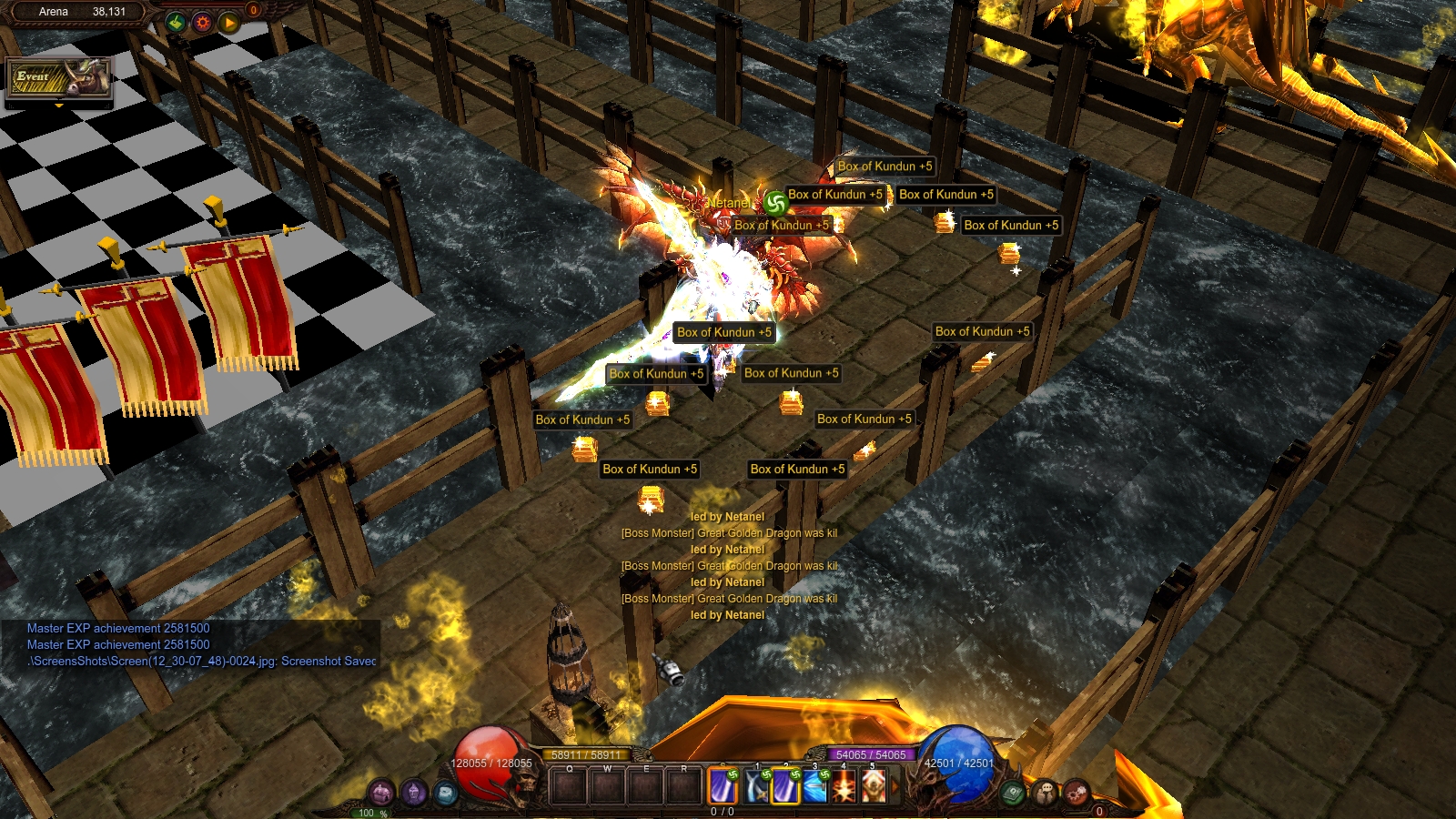
Task: Select the crossed blades skill in slot 1
Action: tap(757, 786)
